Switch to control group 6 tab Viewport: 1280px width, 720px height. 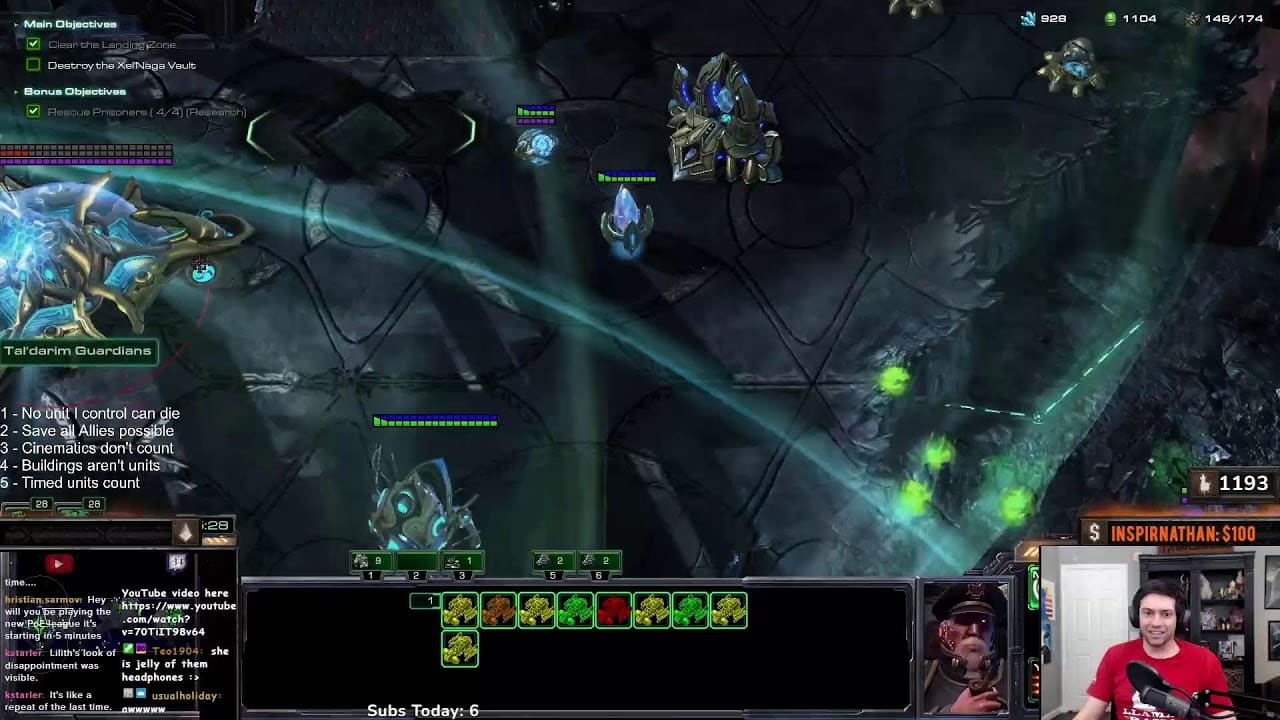(600, 575)
